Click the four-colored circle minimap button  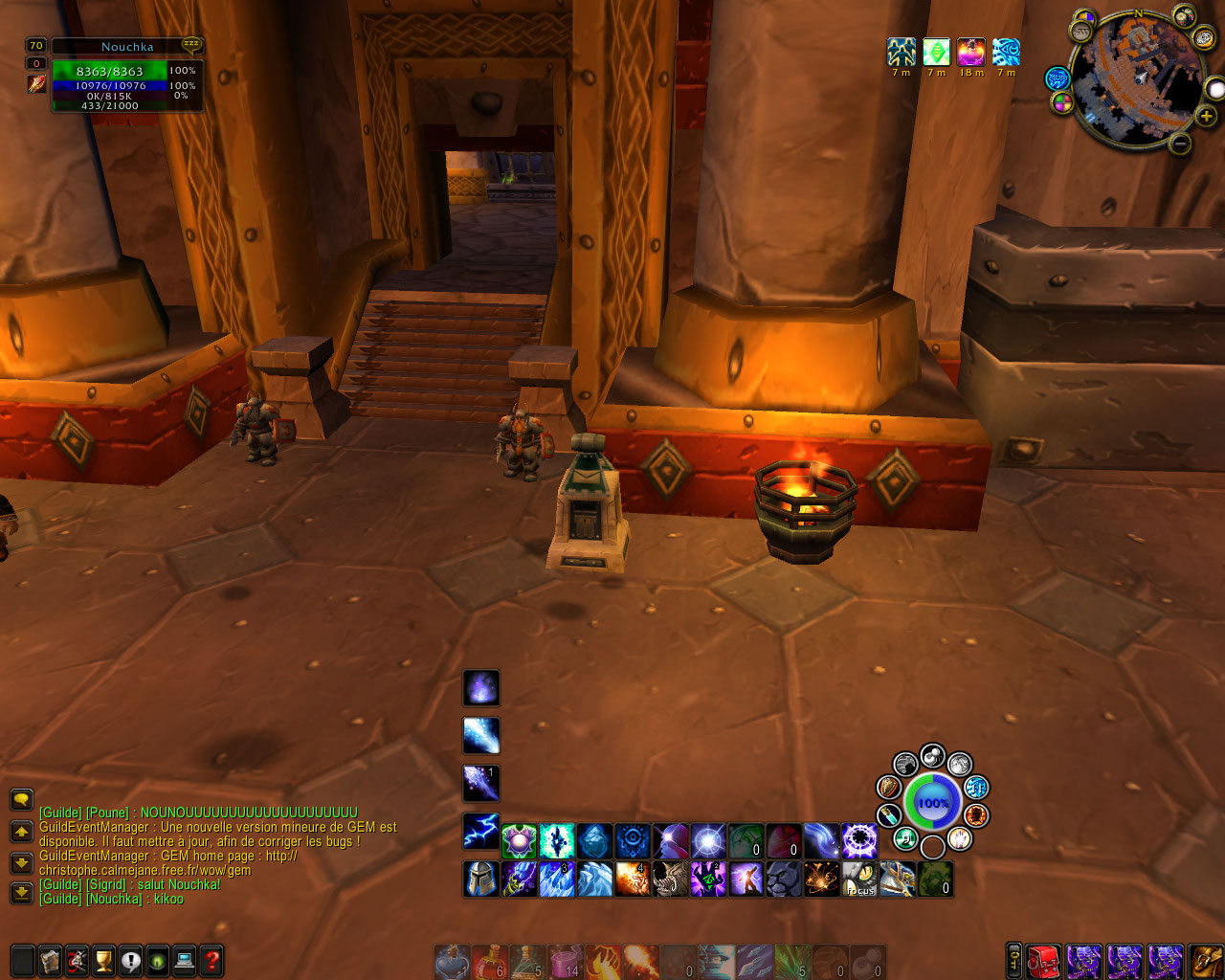pos(1062,102)
